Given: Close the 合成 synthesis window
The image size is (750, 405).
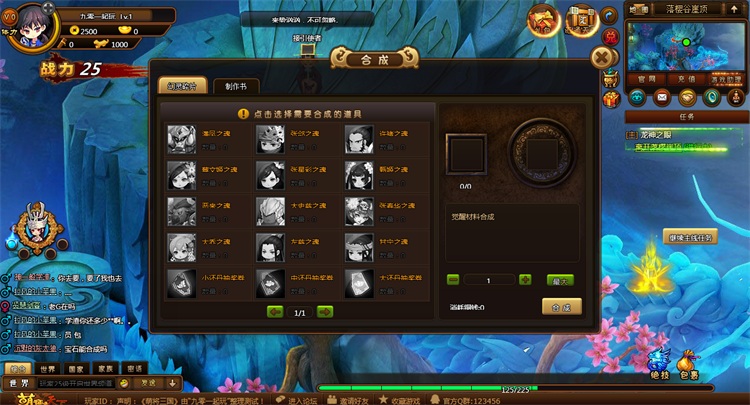Looking at the screenshot, I should click(x=603, y=57).
